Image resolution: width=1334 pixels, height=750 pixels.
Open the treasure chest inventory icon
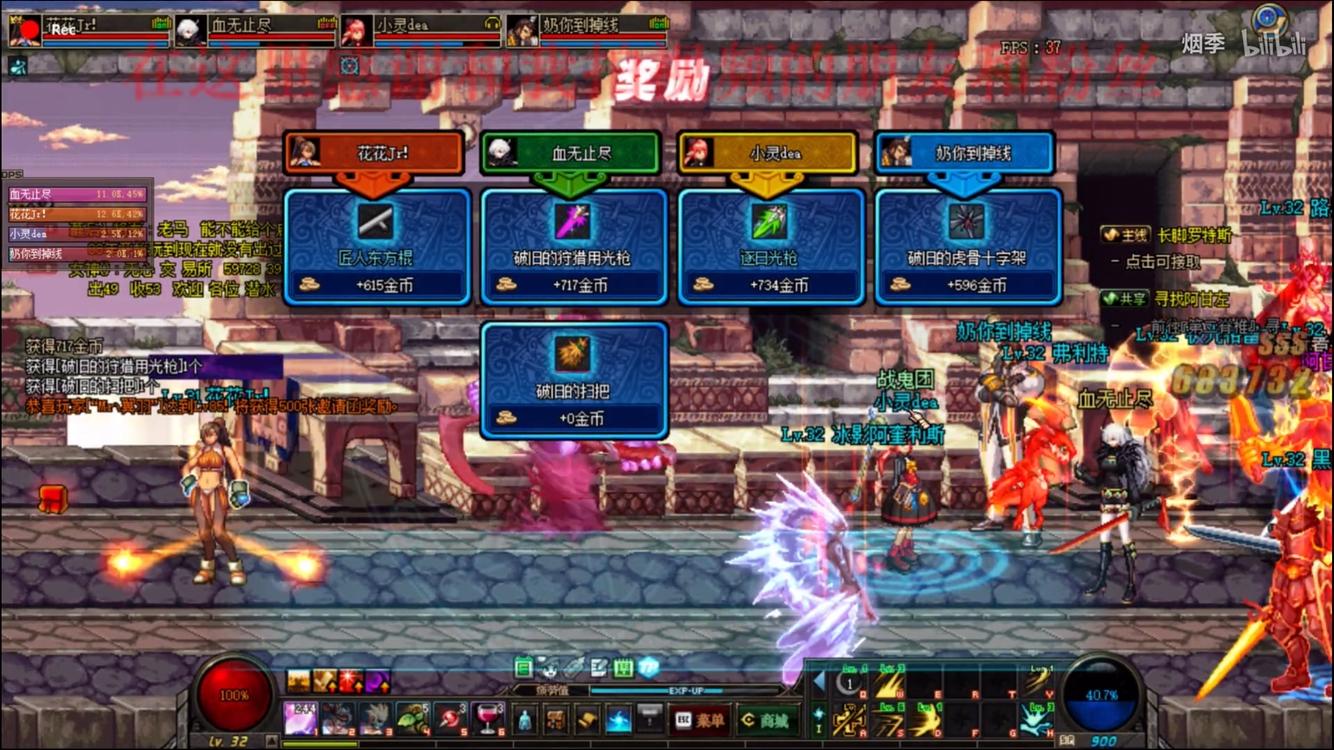coord(556,718)
